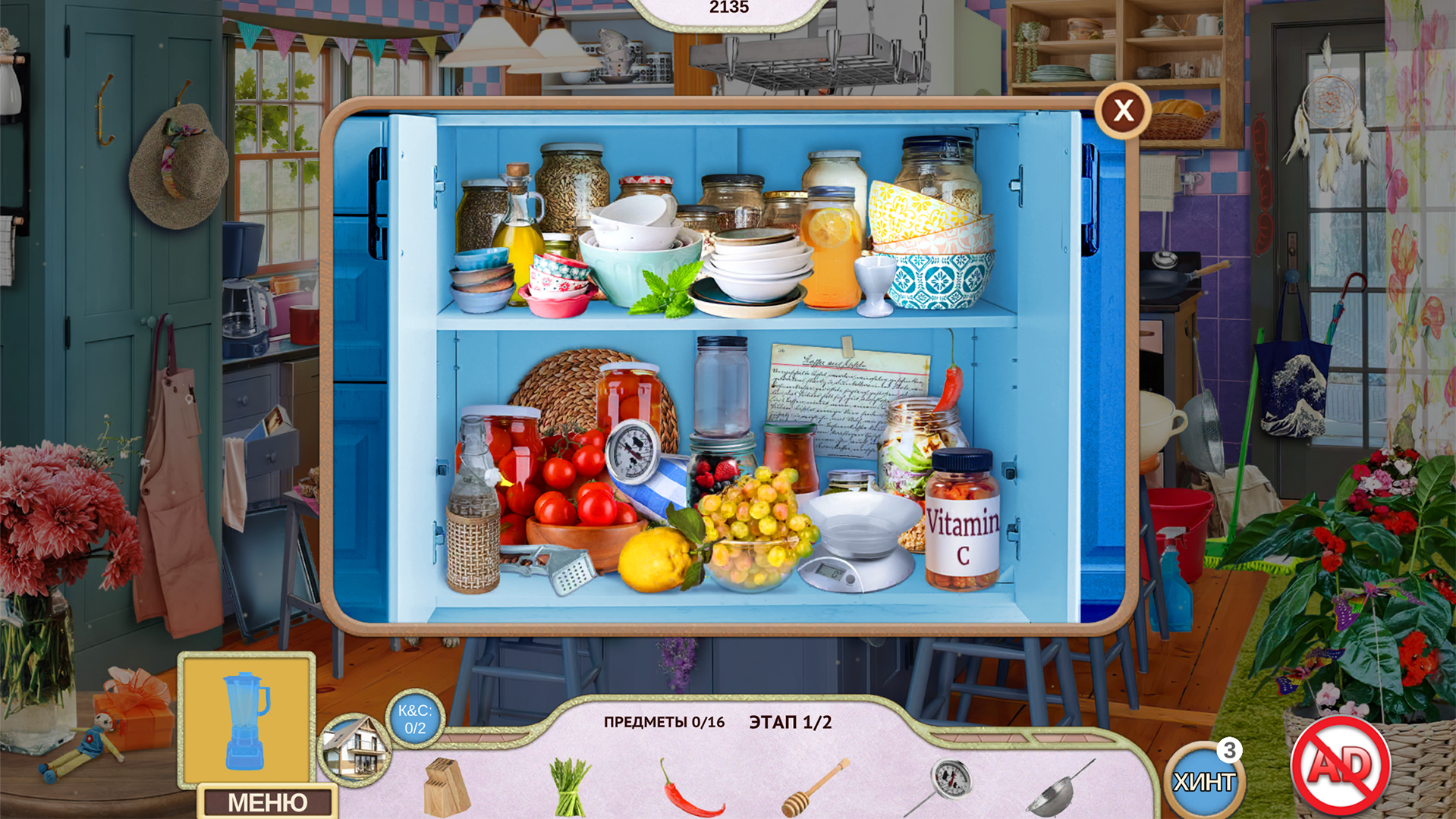
Task: Click the ПРЕДМЕТЫ 0/16 counter text
Action: (662, 723)
